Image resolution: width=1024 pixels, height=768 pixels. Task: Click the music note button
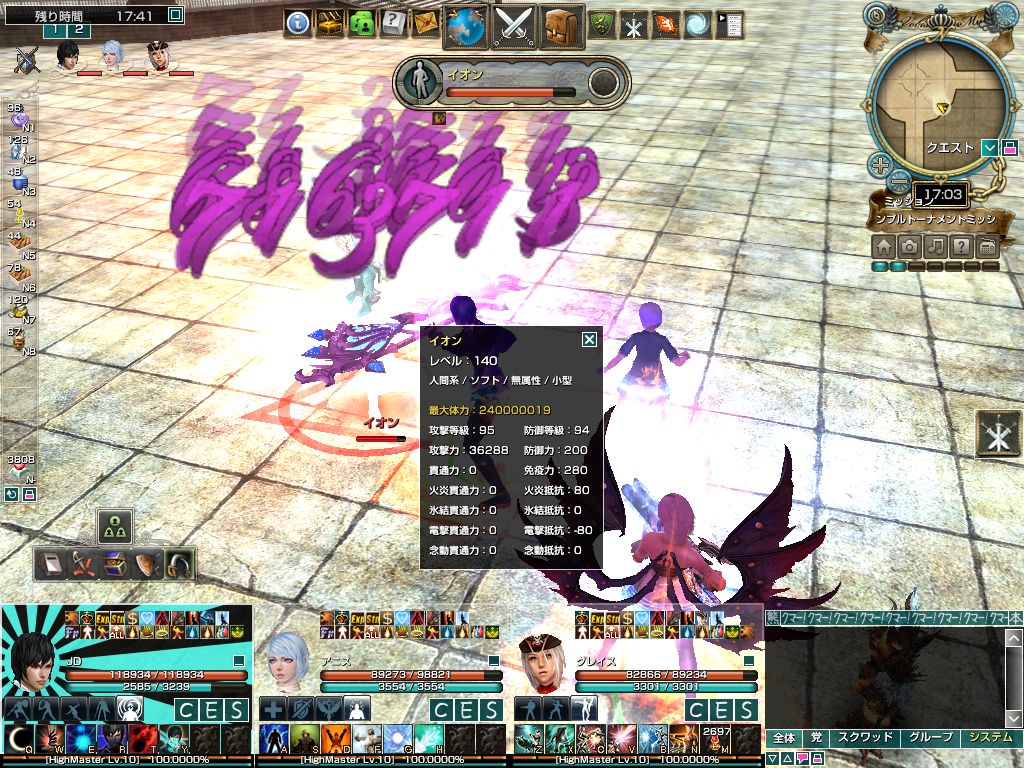point(936,246)
